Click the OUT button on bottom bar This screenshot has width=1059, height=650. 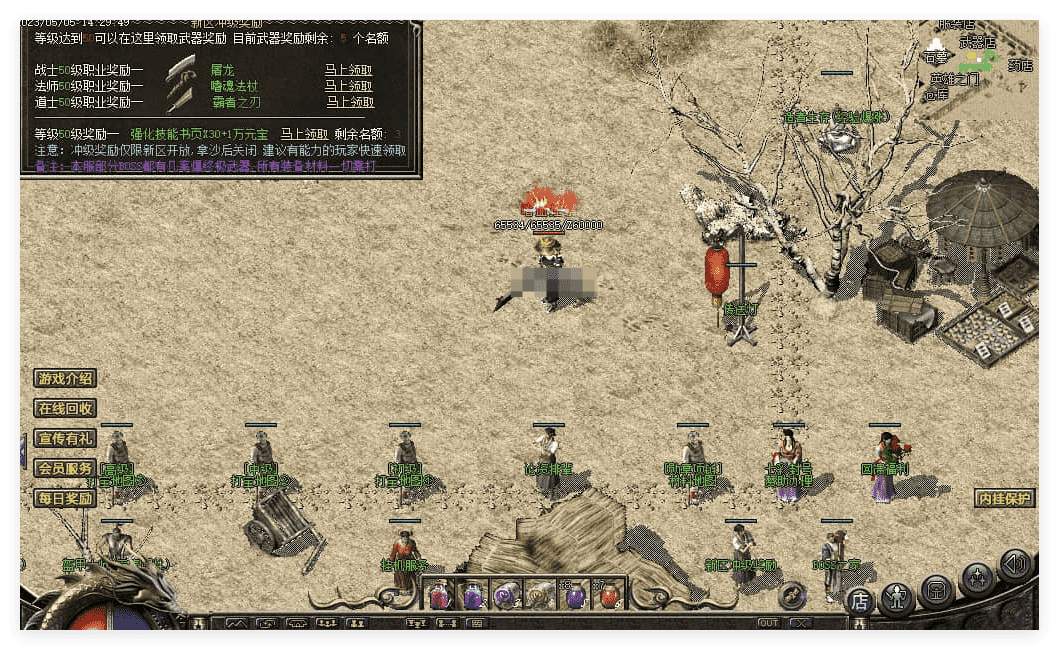[x=767, y=623]
